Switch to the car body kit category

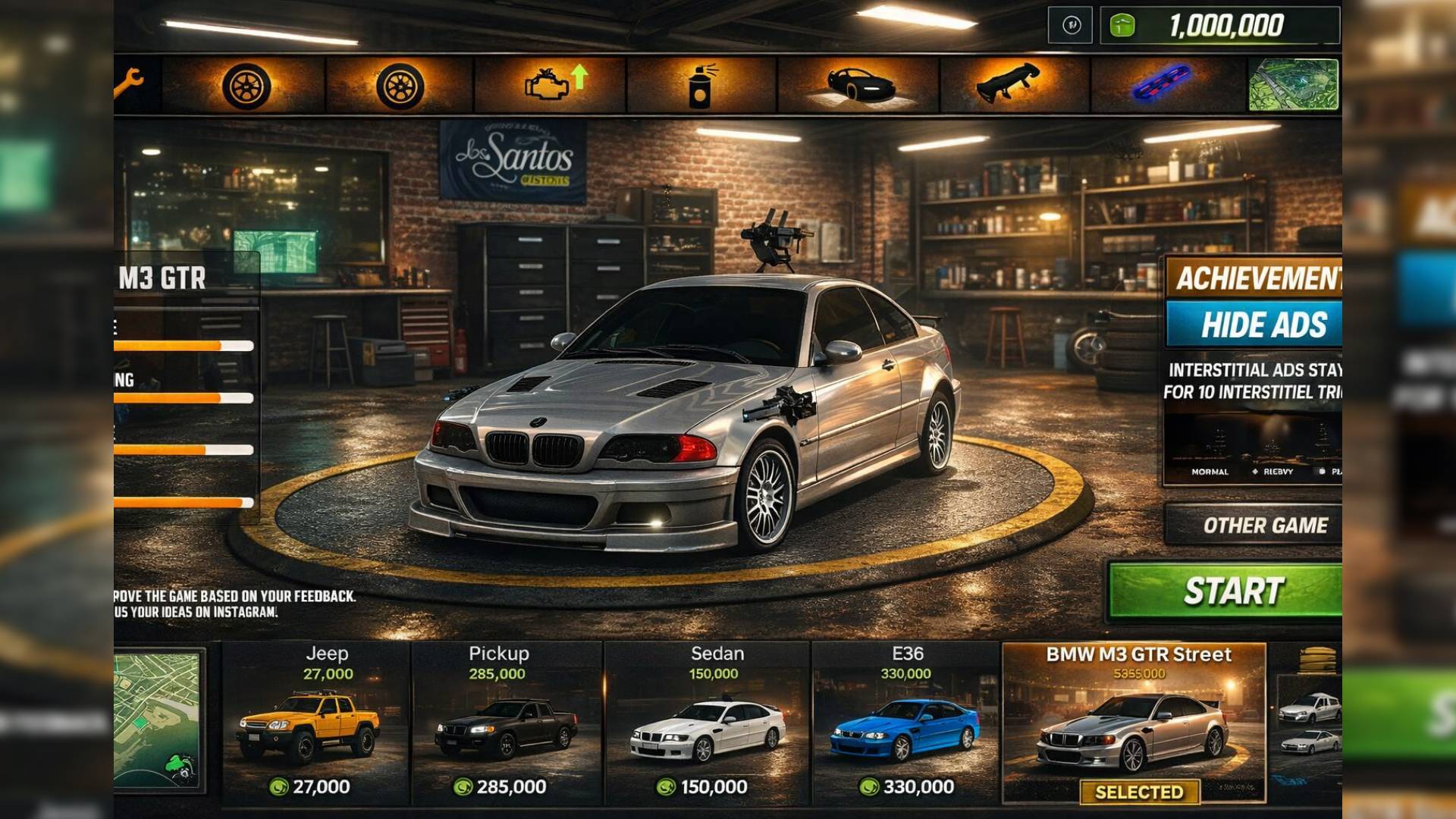tap(859, 85)
